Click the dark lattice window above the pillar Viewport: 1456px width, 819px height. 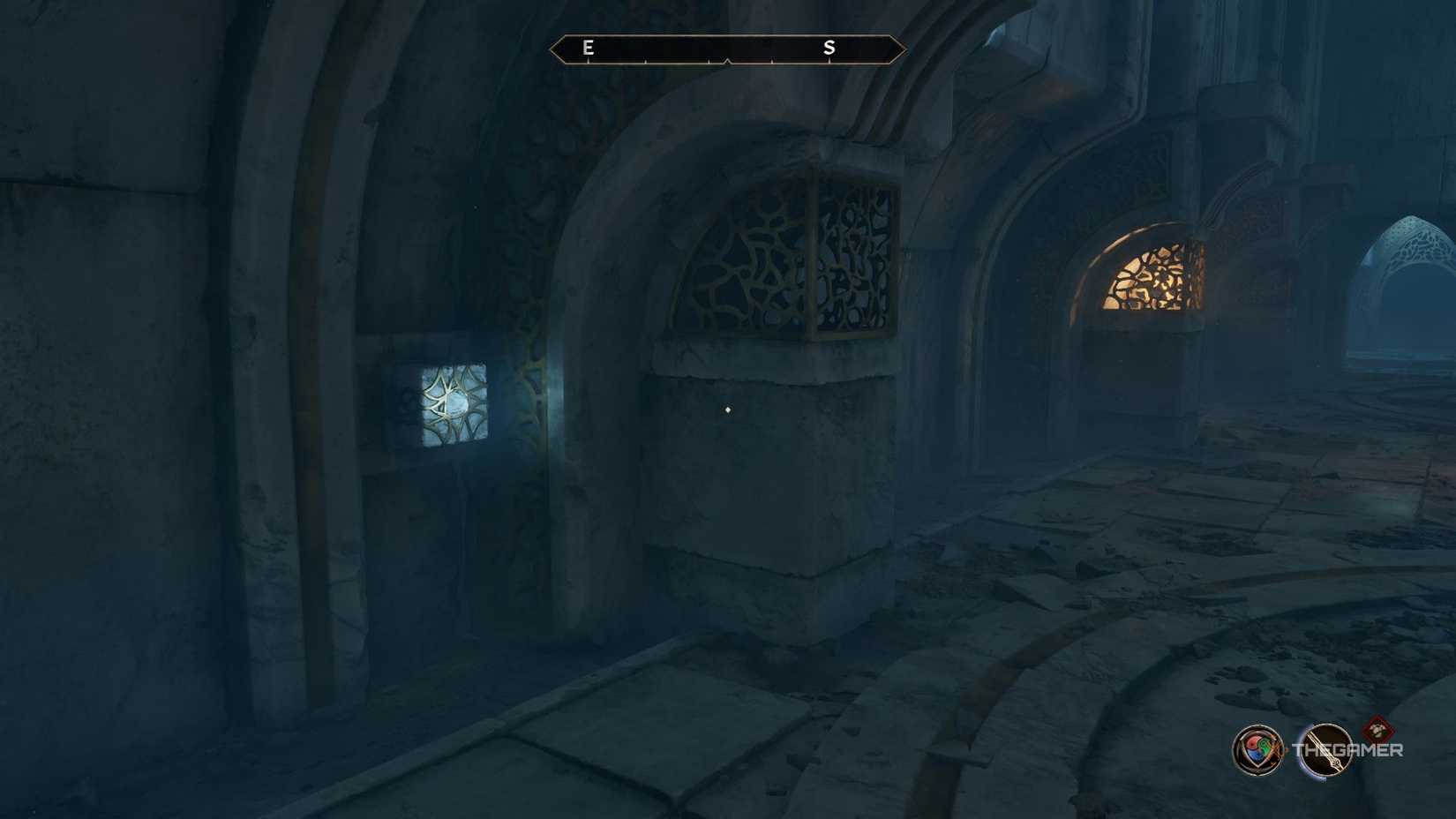pyautogui.click(x=788, y=250)
